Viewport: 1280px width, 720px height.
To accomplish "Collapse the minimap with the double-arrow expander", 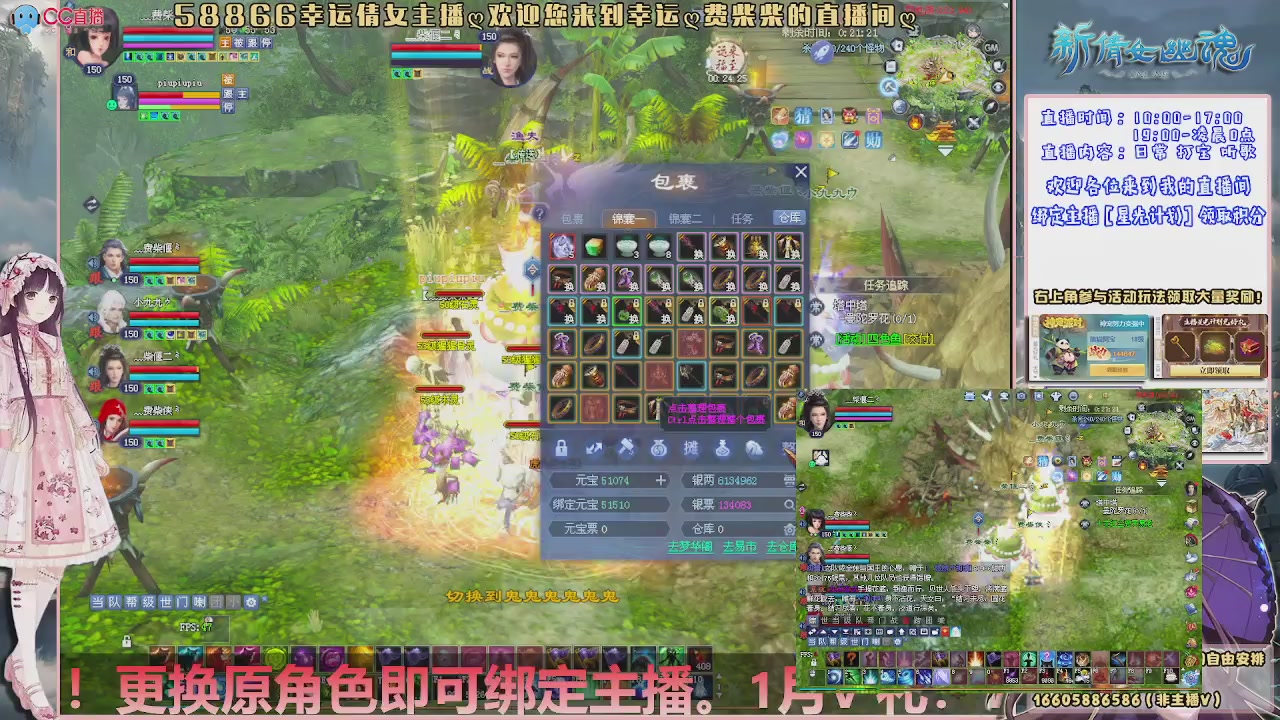I will (x=944, y=150).
